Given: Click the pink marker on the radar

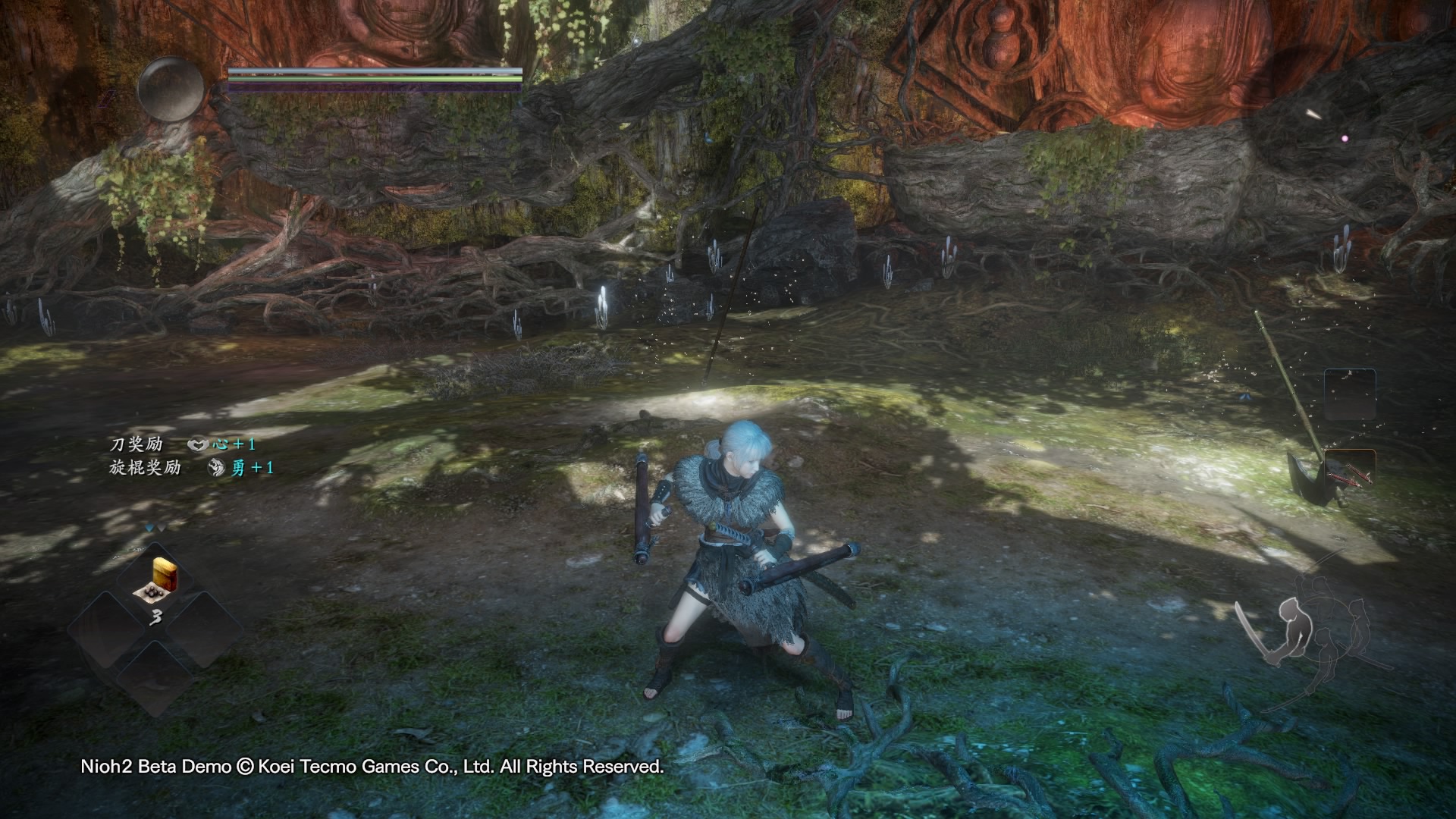Looking at the screenshot, I should coord(1345,139).
